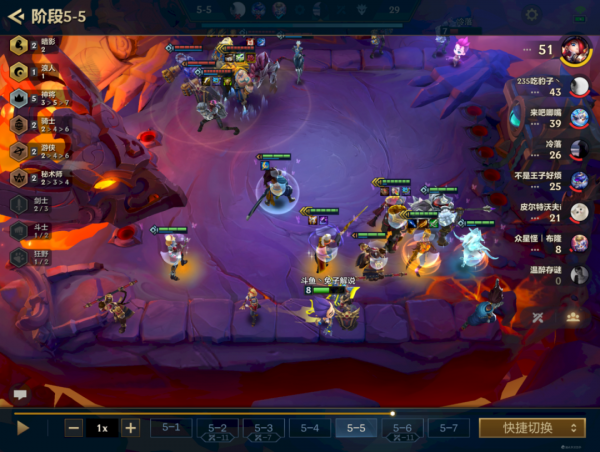Jump to round 5-2 on the timeline
Screen dimensions: 600x452
(217, 428)
